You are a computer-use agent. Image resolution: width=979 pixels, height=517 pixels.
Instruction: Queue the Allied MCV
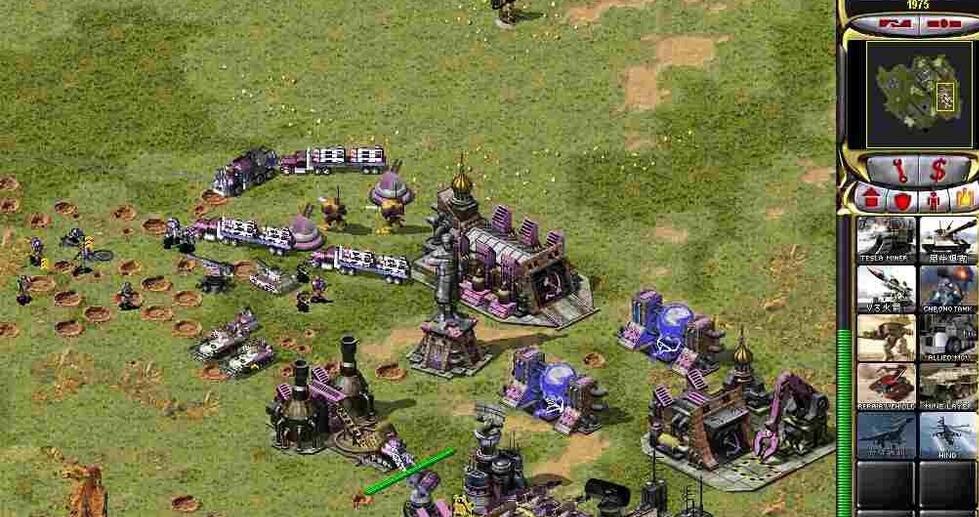pos(947,337)
